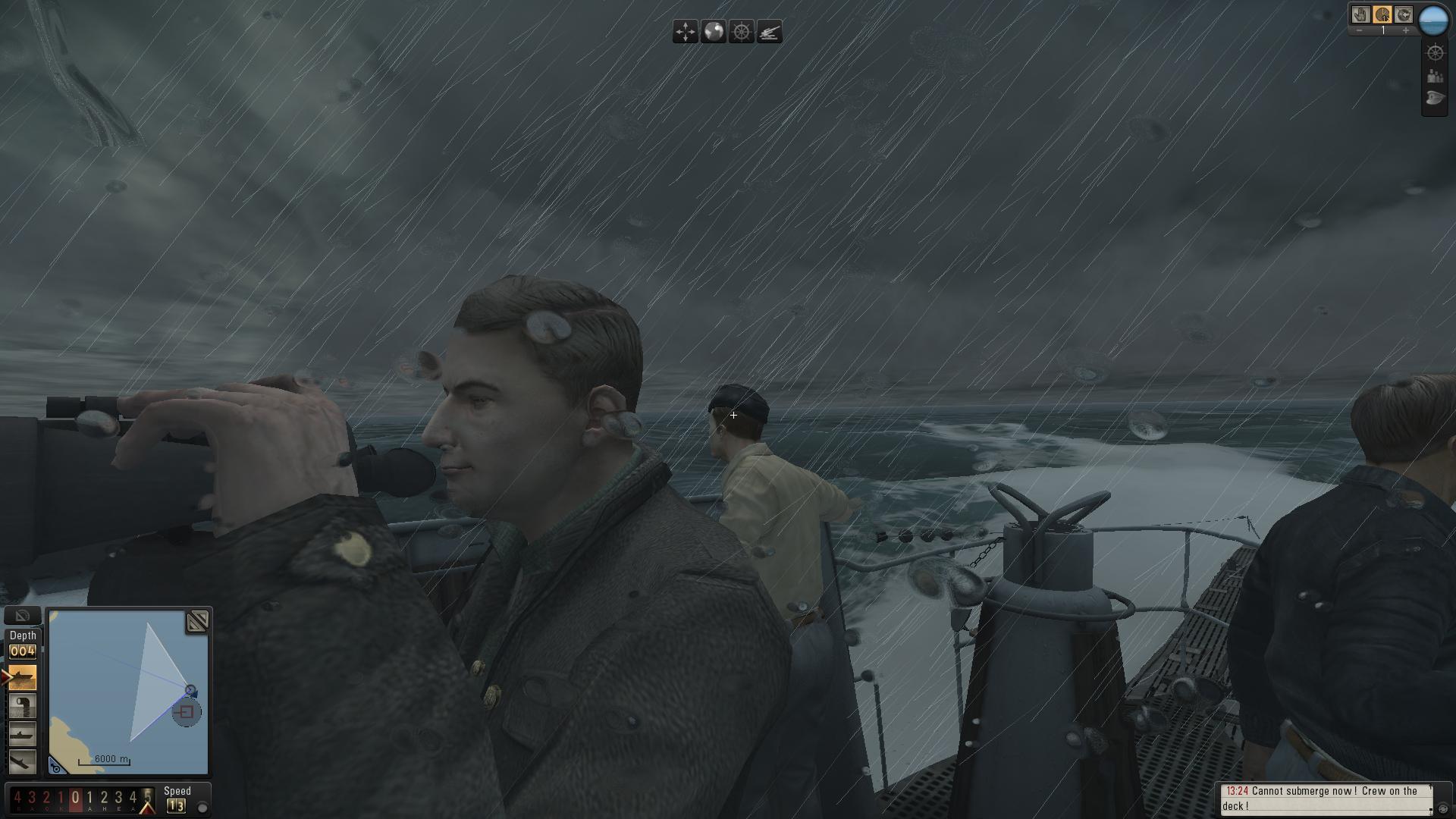
Task: Set time compression to the 1x clock
Action: pos(1382,14)
